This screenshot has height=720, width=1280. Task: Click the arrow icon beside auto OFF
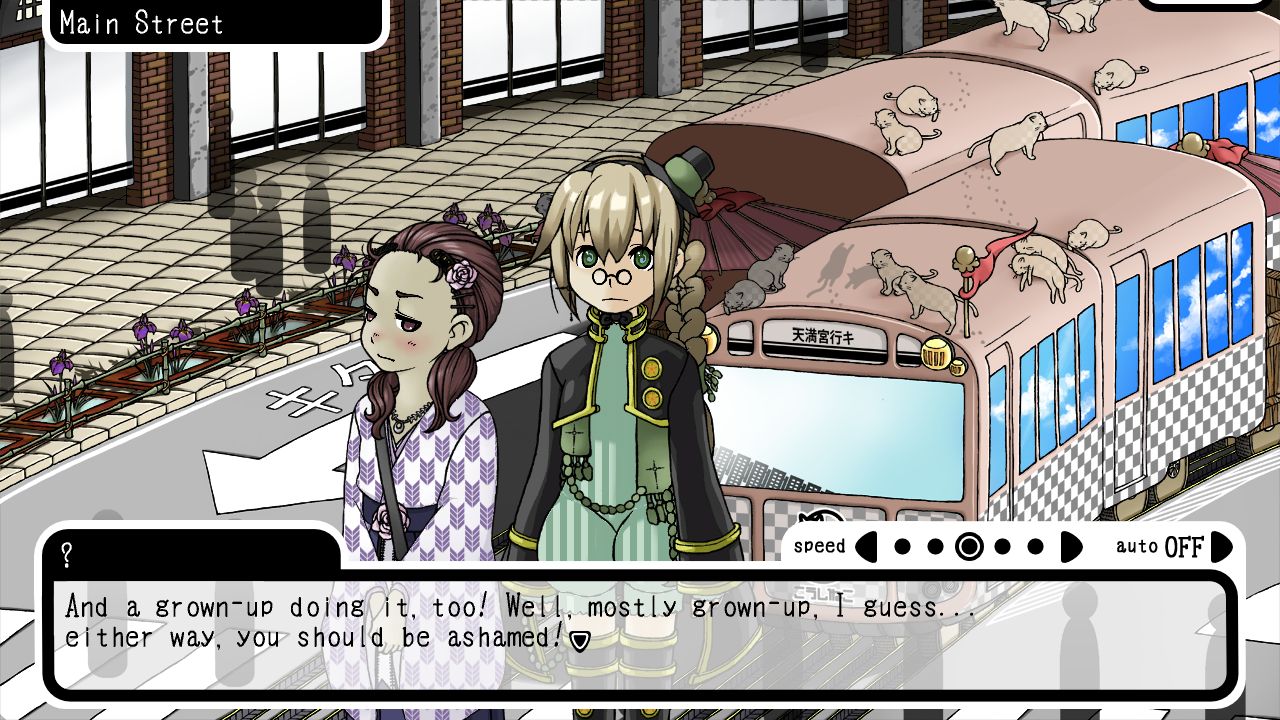click(x=1222, y=547)
